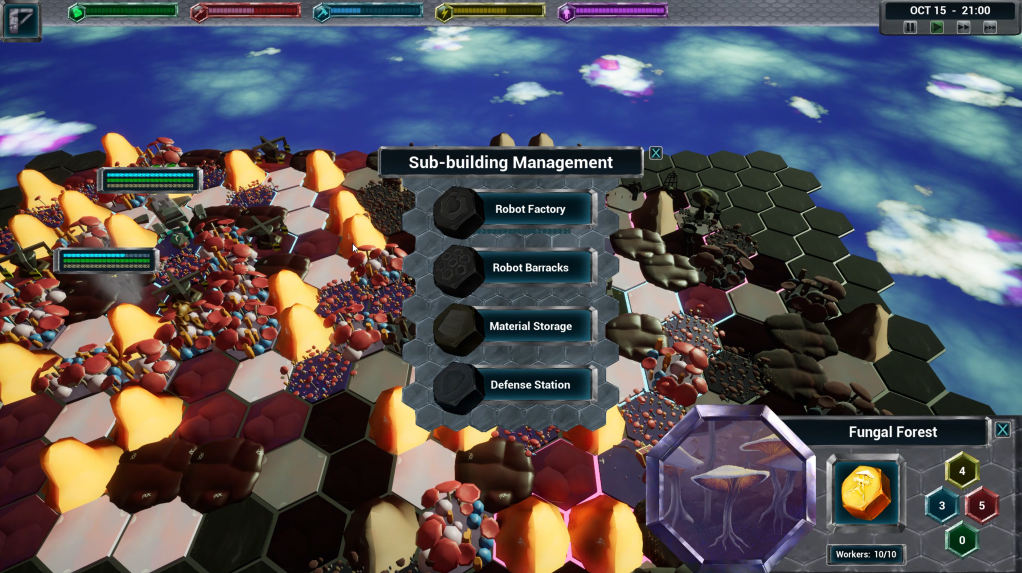Activate triple fast-forward speed
The image size is (1022, 573).
pos(989,28)
